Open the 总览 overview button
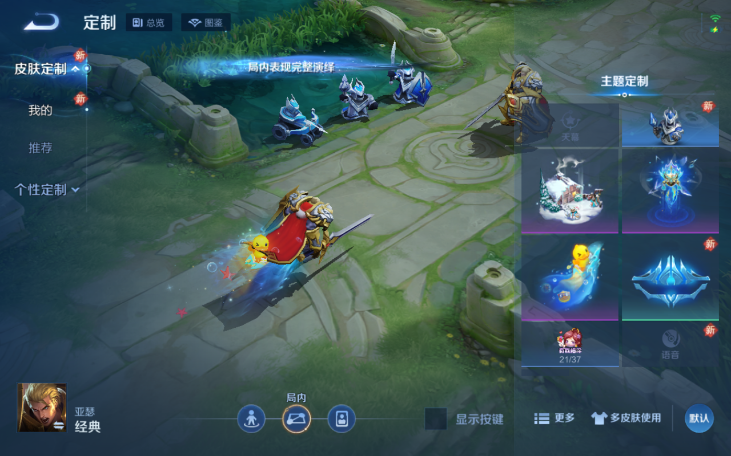The height and width of the screenshot is (456, 731). point(149,22)
